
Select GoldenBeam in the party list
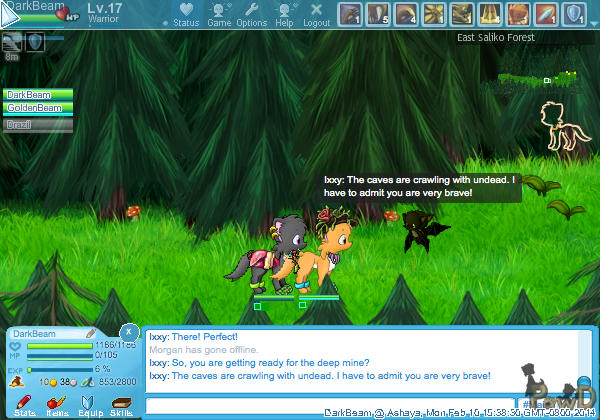38,107
